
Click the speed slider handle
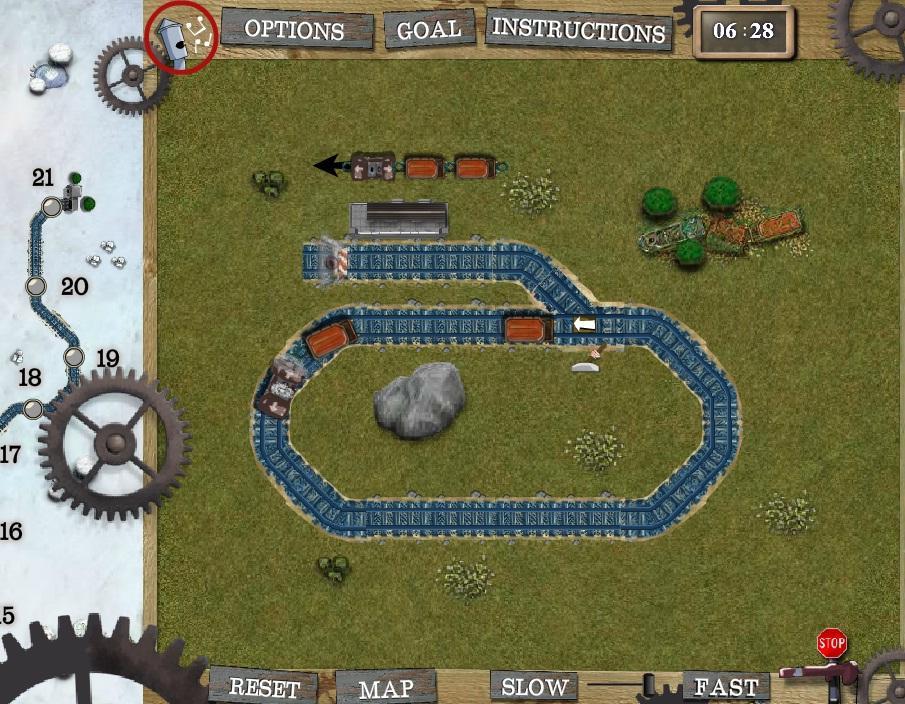[x=649, y=686]
